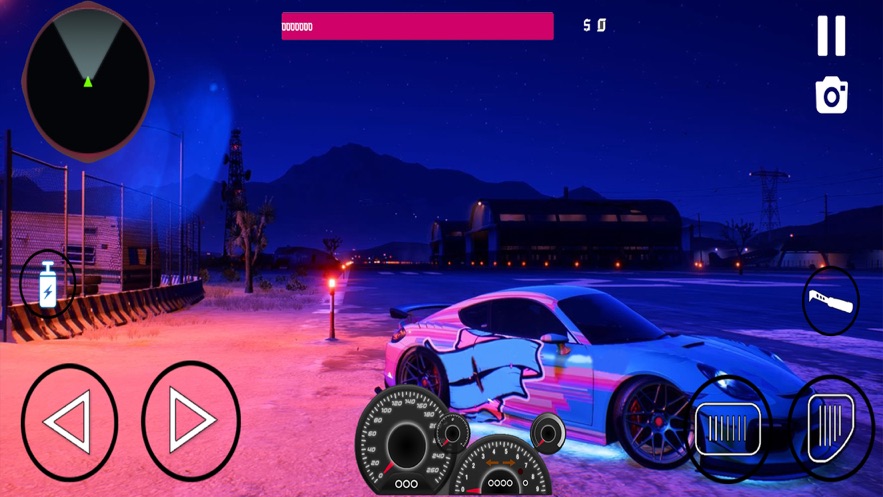Pause the game

point(831,36)
